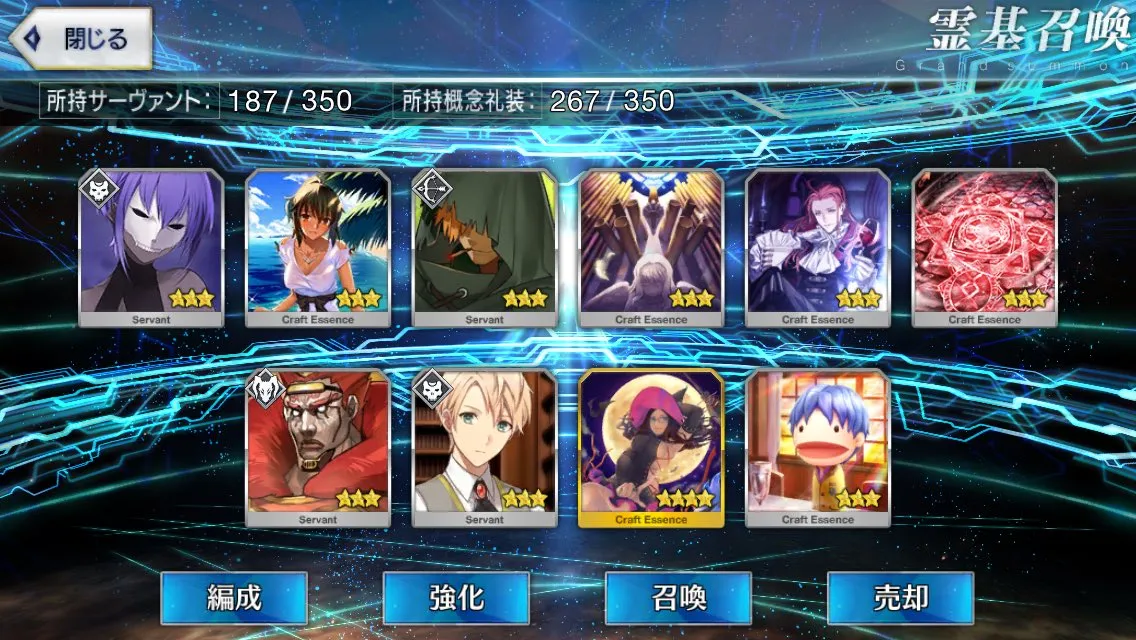Screen dimensions: 1136x640
Task: Choose the green-cloaked archer Servant card
Action: [x=485, y=247]
